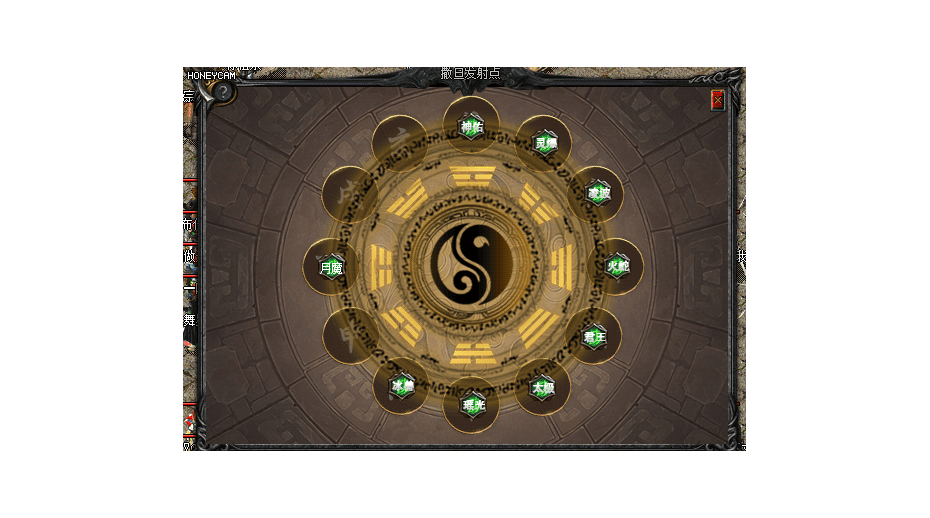Activate the 凌波 skill orb
Image resolution: width=930 pixels, height=518 pixels.
click(x=598, y=192)
